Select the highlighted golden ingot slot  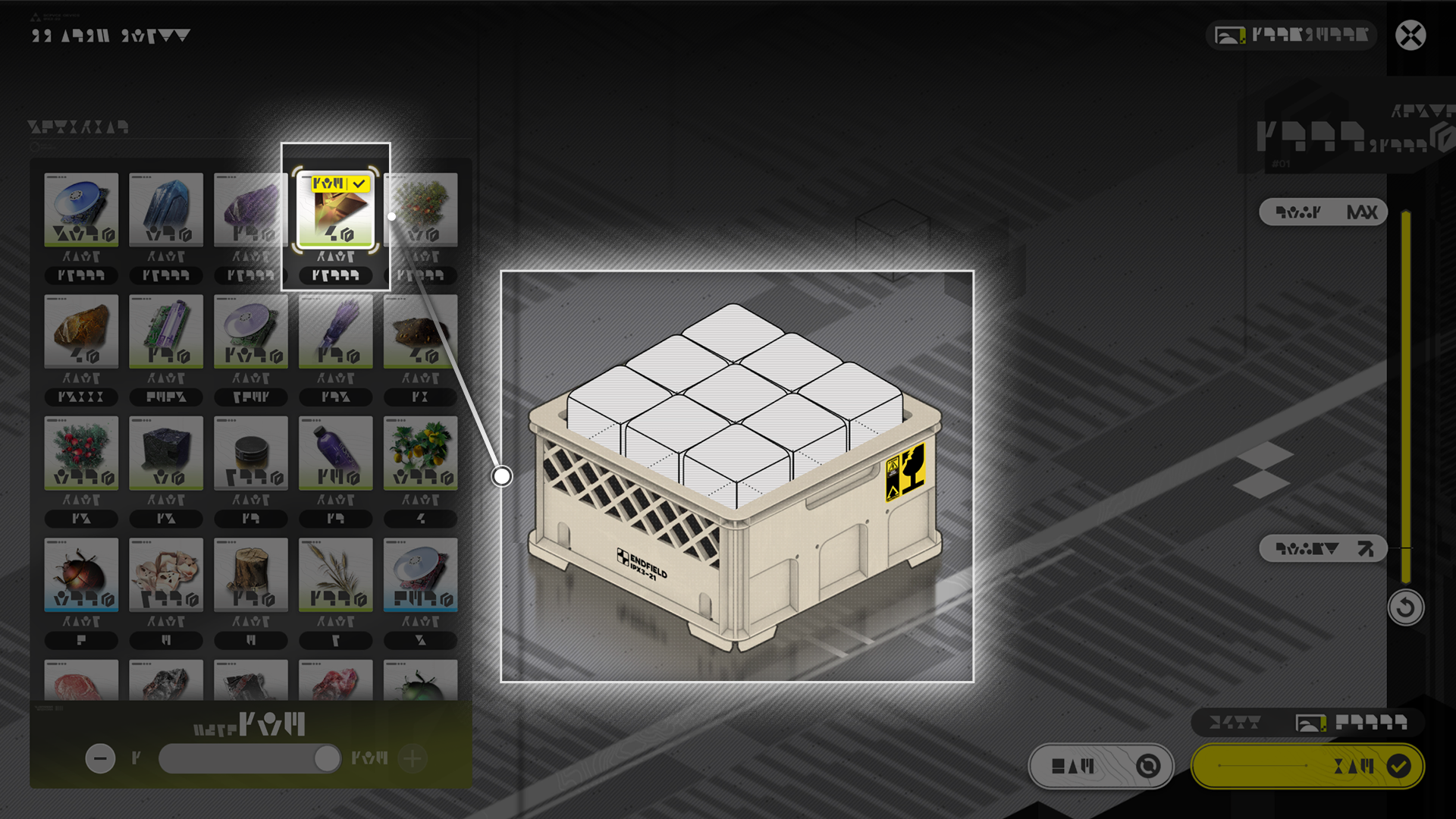pyautogui.click(x=335, y=210)
